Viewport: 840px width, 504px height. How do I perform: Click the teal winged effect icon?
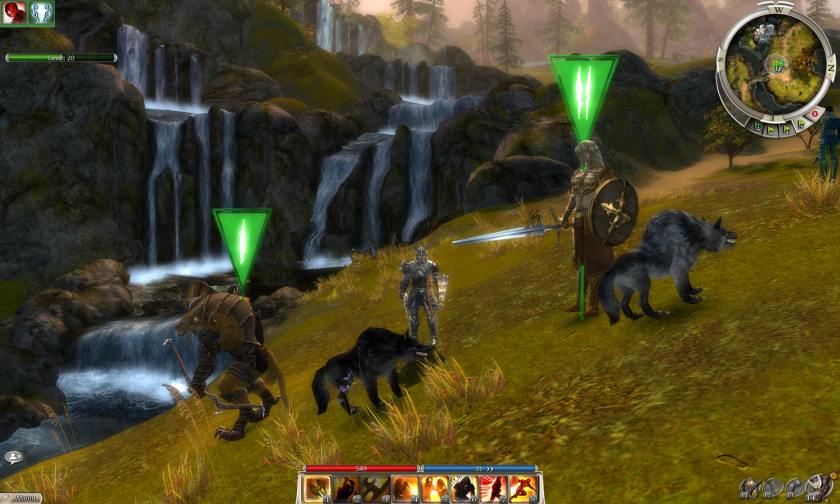coord(41,12)
